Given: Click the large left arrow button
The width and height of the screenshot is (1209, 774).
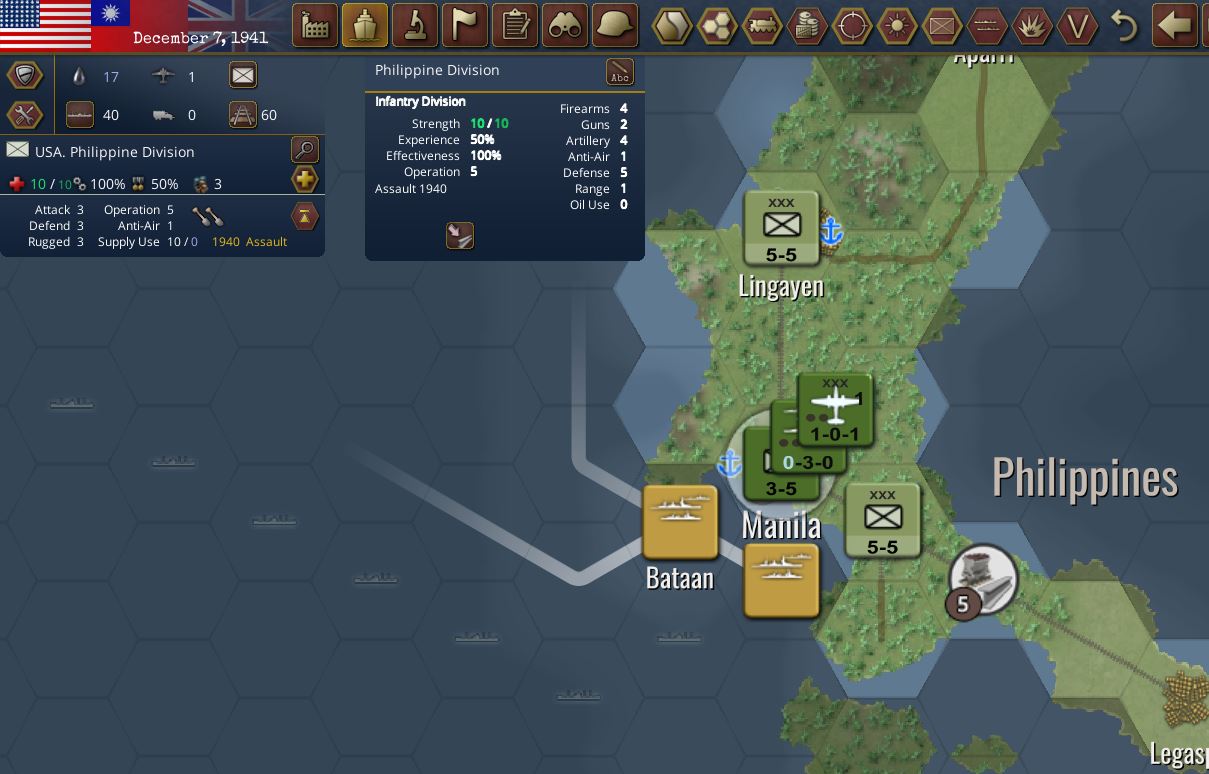Looking at the screenshot, I should tap(1176, 25).
